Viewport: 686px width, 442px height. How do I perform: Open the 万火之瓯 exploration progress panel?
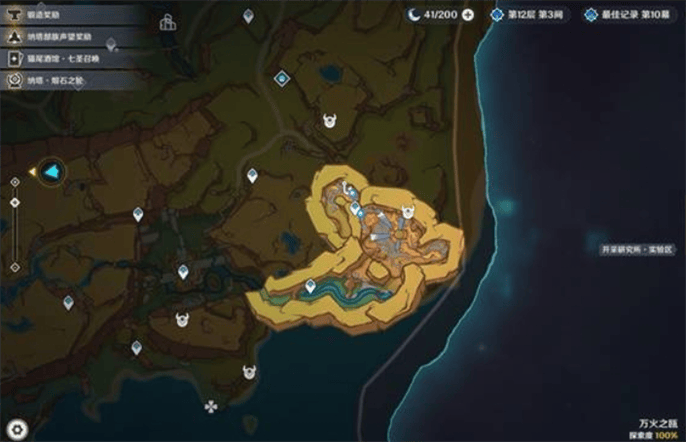(x=650, y=430)
